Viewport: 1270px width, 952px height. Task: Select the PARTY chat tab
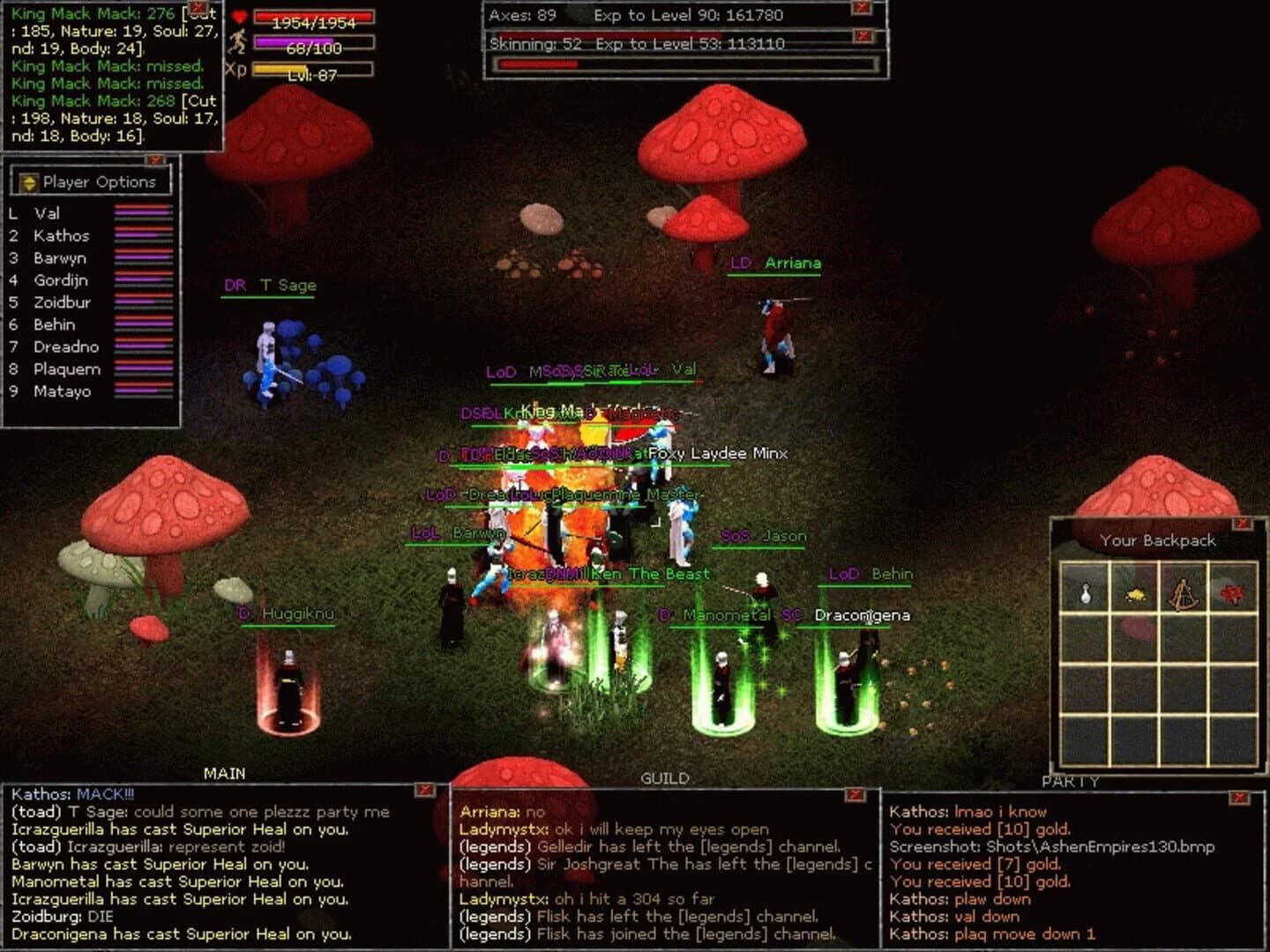click(x=1068, y=780)
